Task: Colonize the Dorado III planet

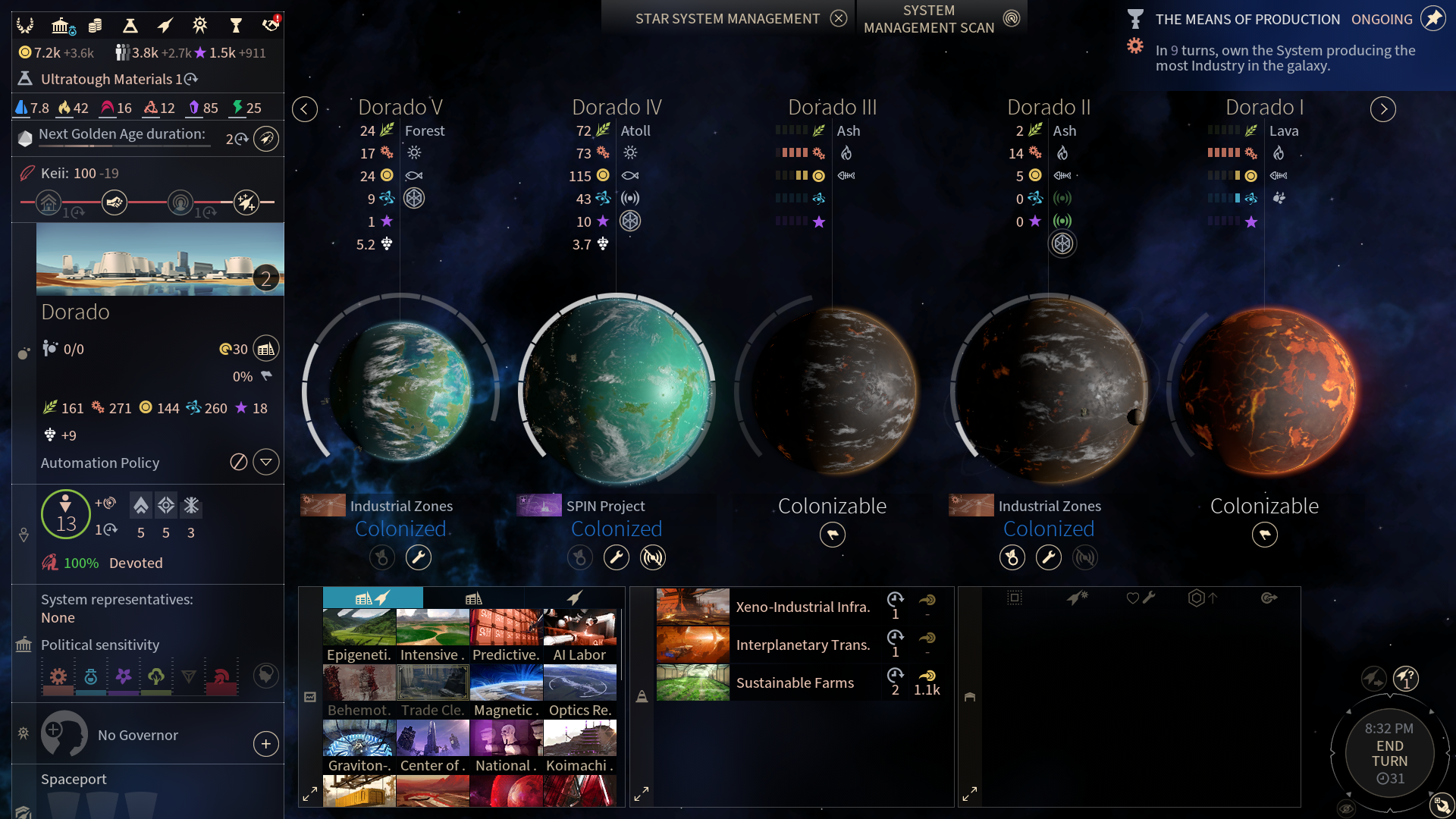Action: [x=832, y=535]
